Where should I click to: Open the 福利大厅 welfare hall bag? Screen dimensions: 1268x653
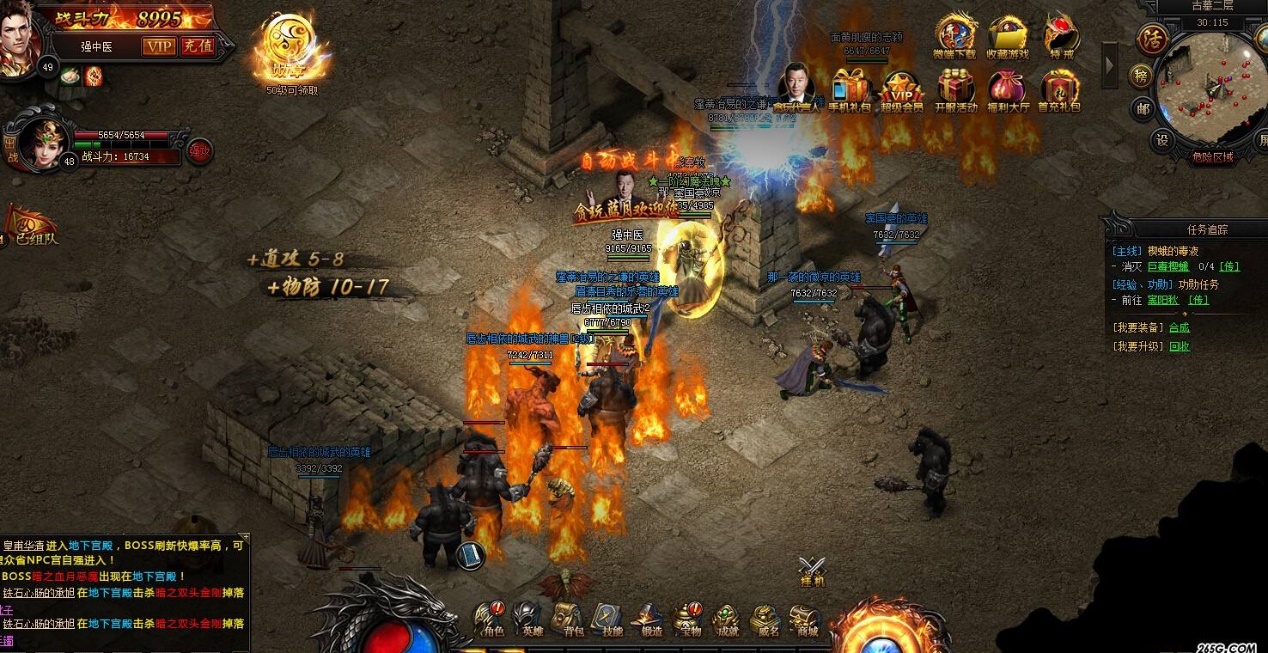(1007, 89)
